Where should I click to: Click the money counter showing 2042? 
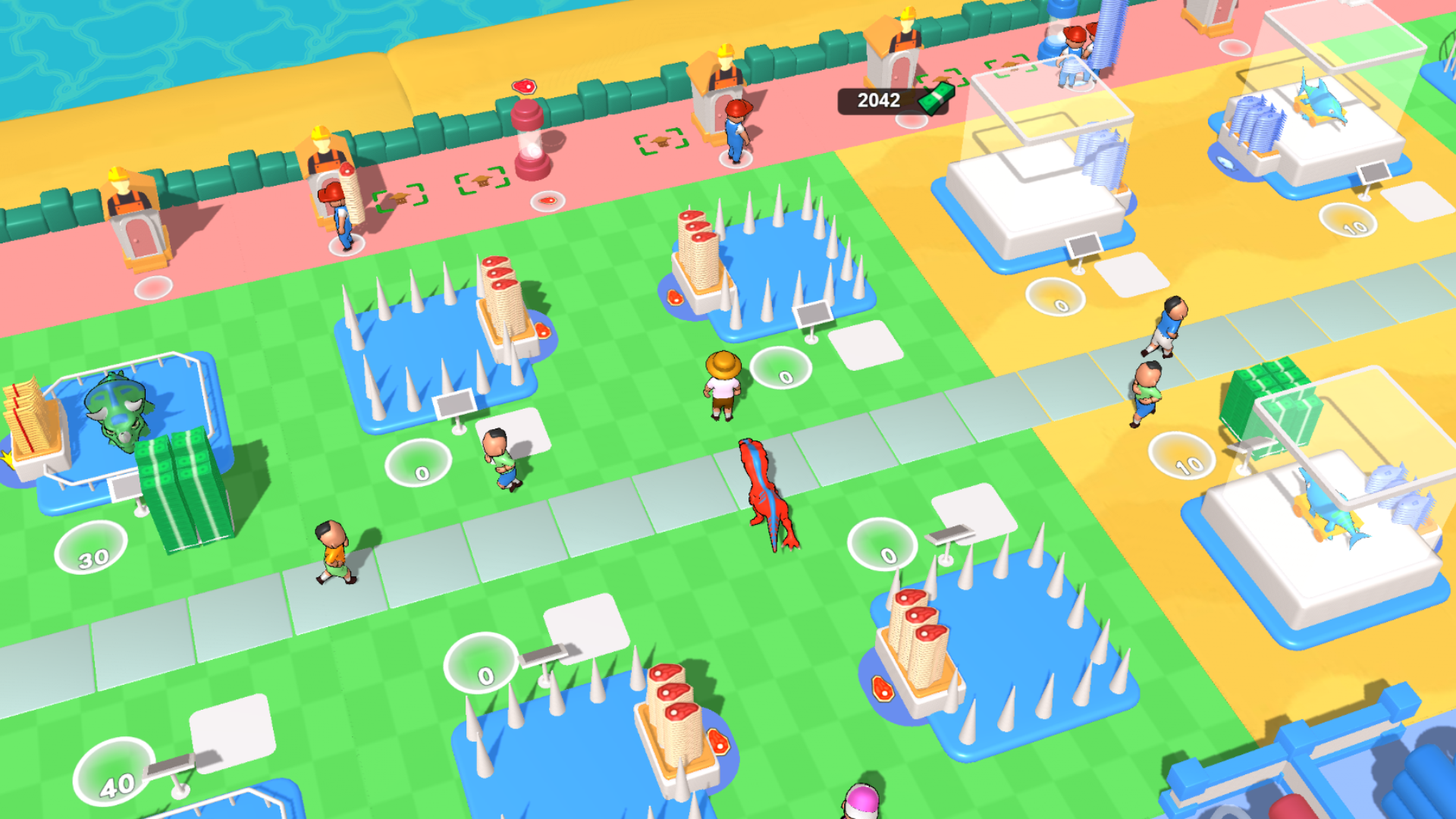click(877, 100)
